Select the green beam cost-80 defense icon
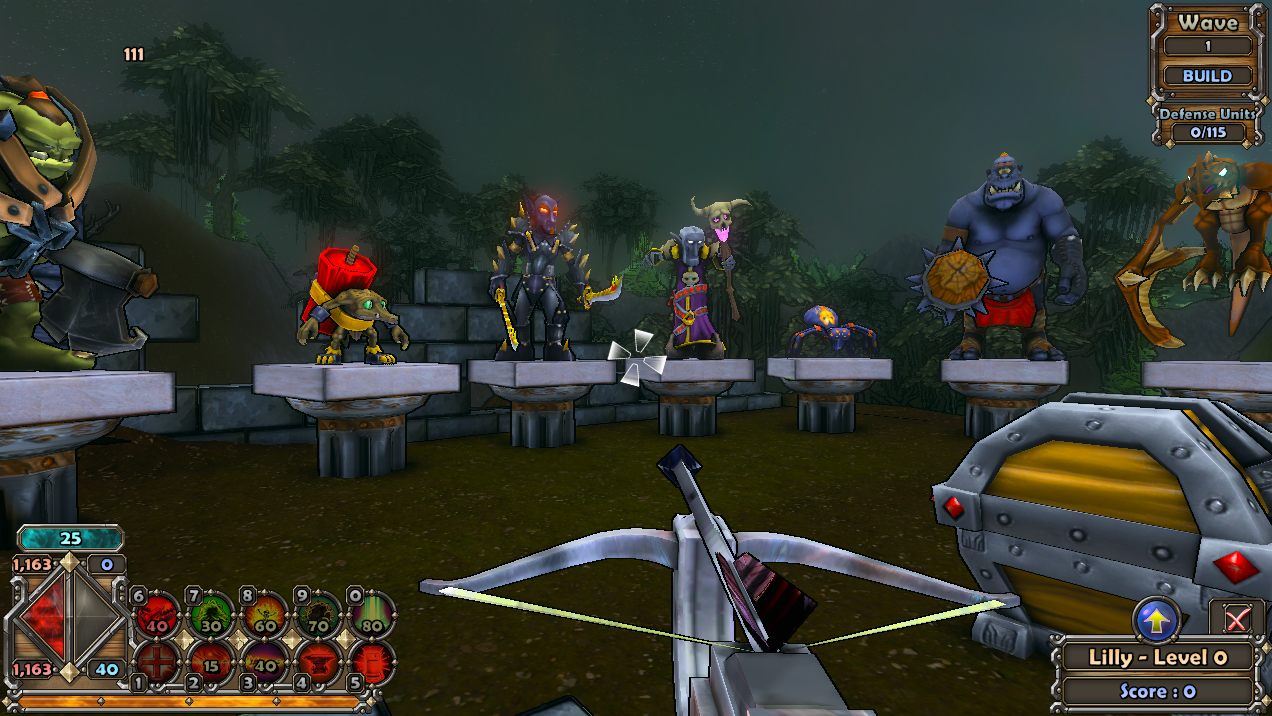The image size is (1272, 716). (x=372, y=614)
